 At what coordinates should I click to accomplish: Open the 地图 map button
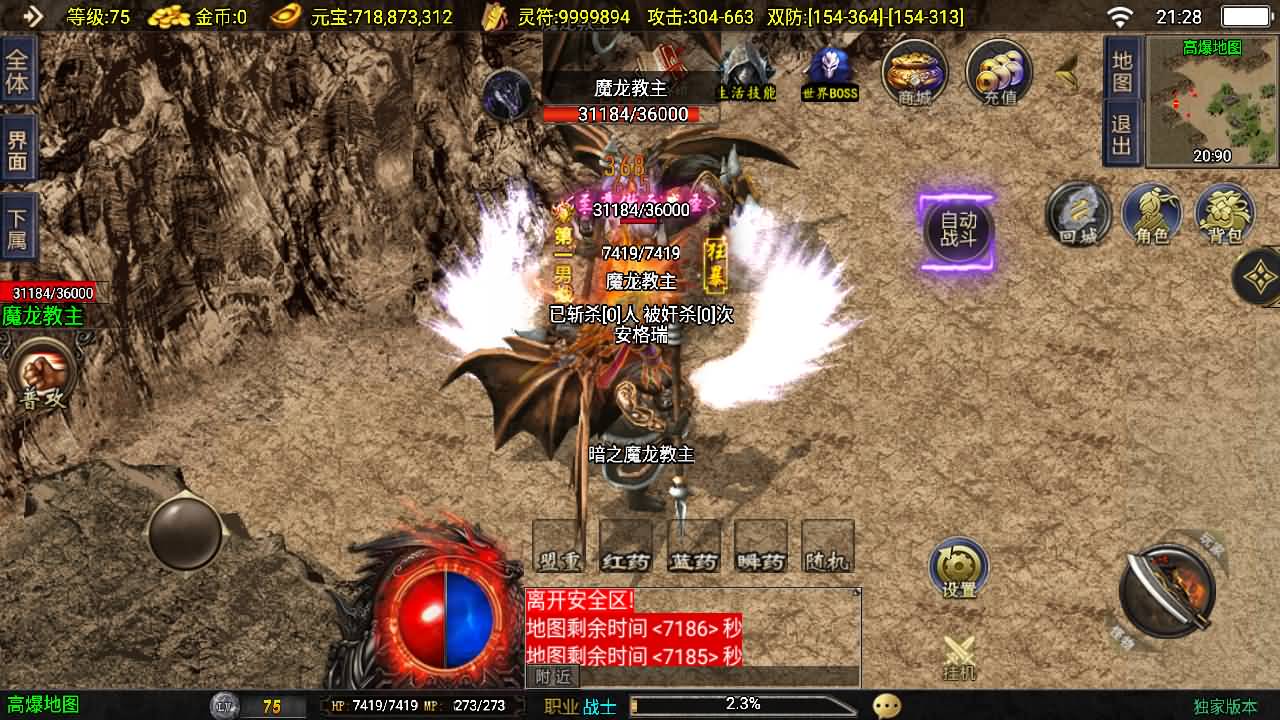1122,70
